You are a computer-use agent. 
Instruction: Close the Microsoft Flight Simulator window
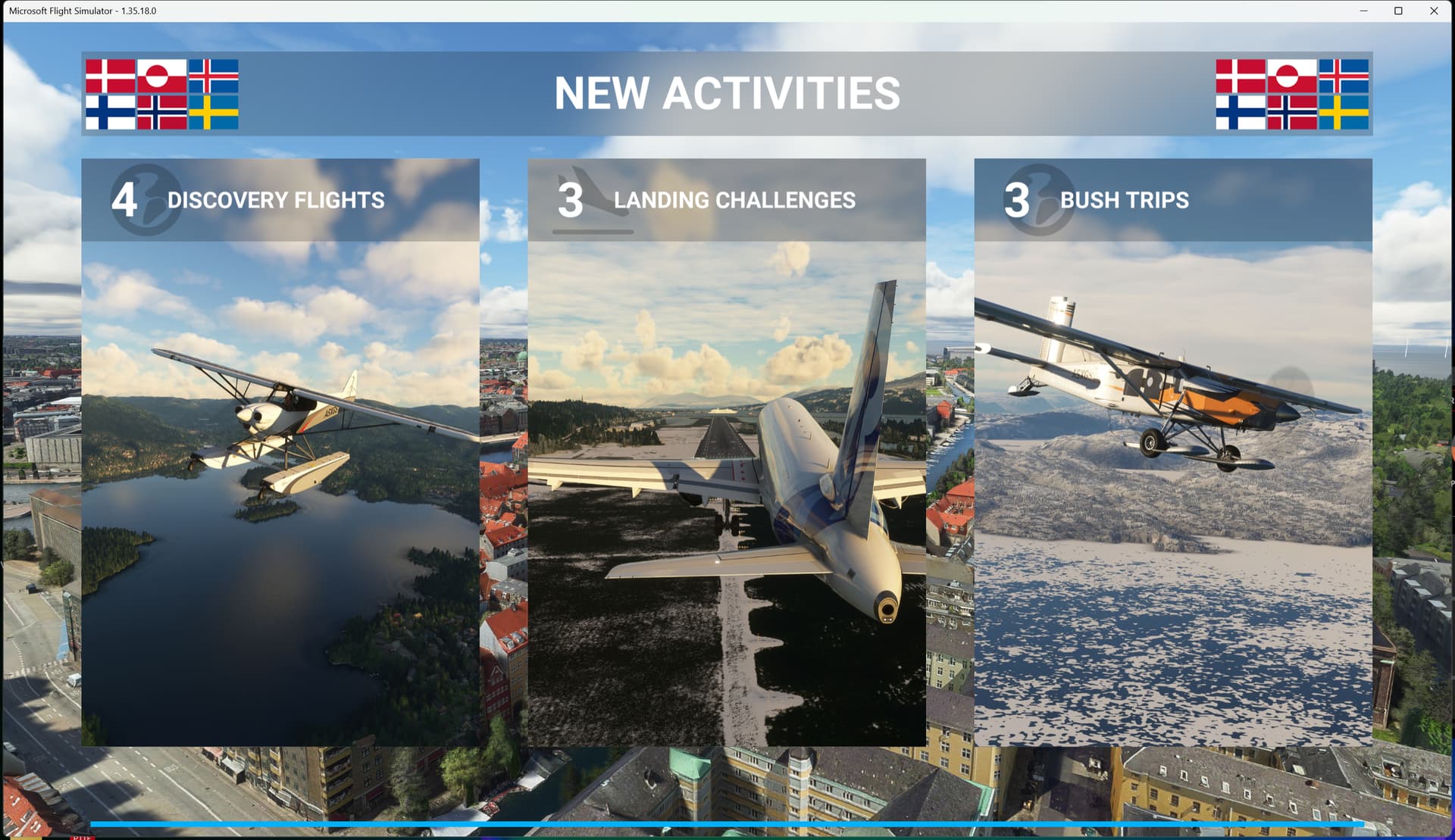[x=1434, y=11]
